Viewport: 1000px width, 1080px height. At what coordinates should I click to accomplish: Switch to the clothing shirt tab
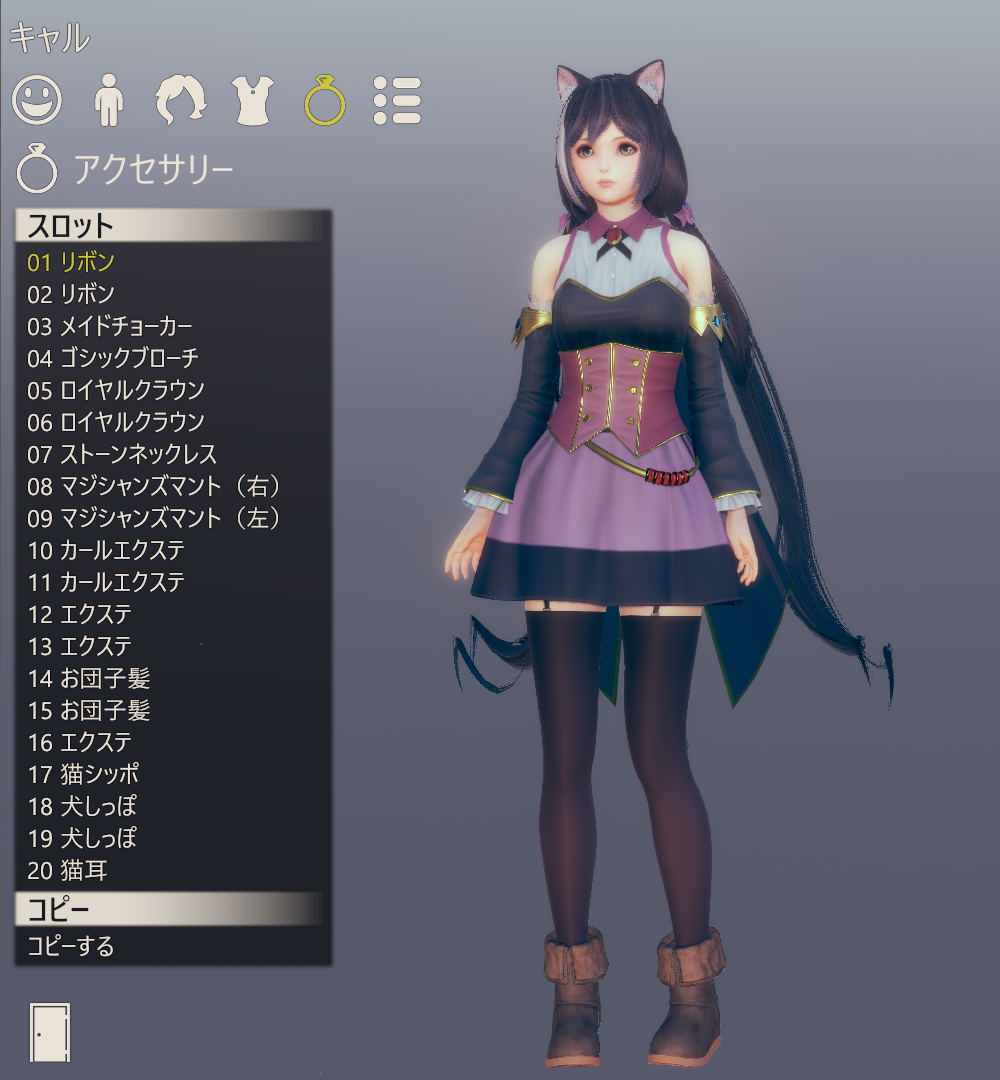[x=253, y=100]
